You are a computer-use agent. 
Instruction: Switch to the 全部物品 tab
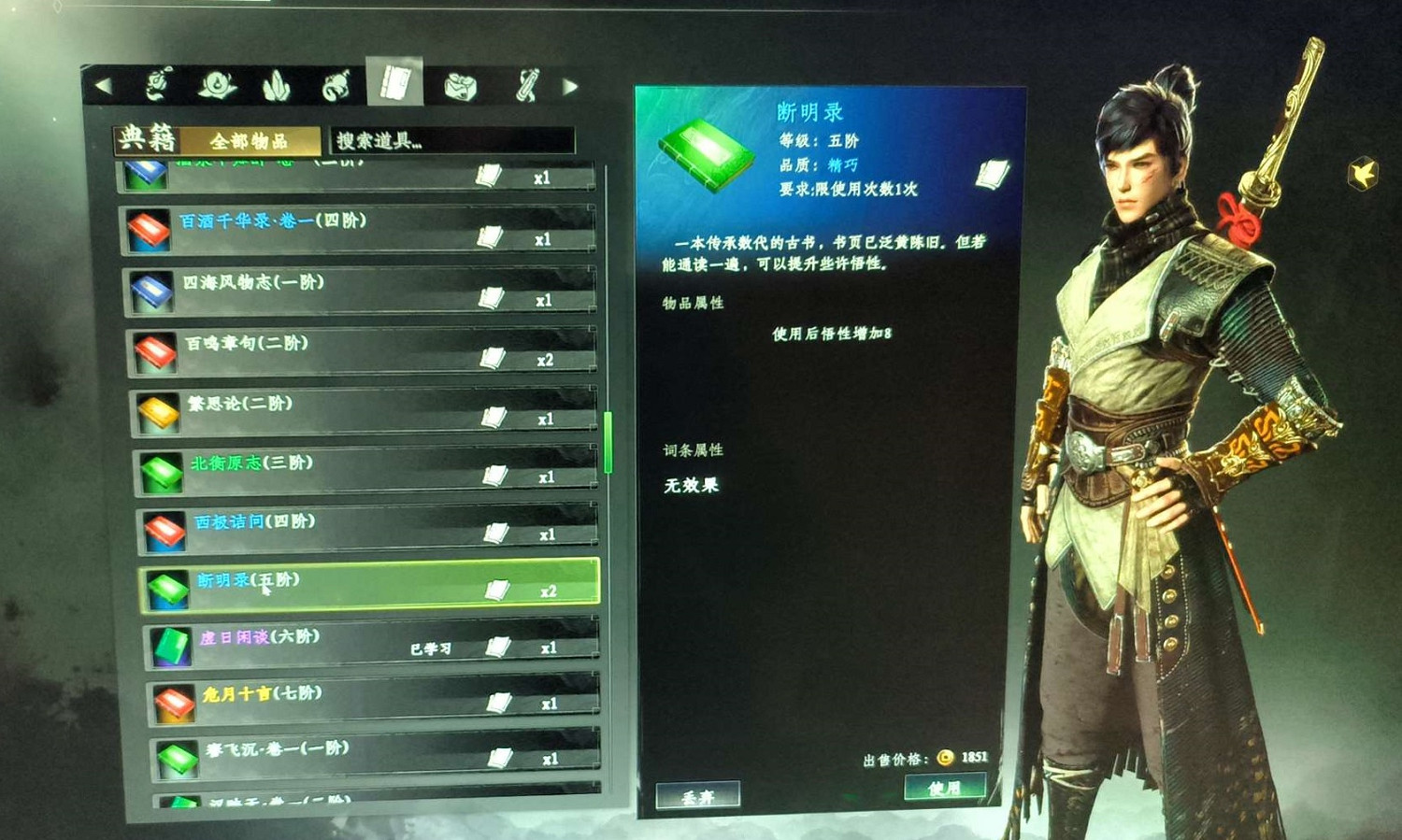click(x=249, y=140)
